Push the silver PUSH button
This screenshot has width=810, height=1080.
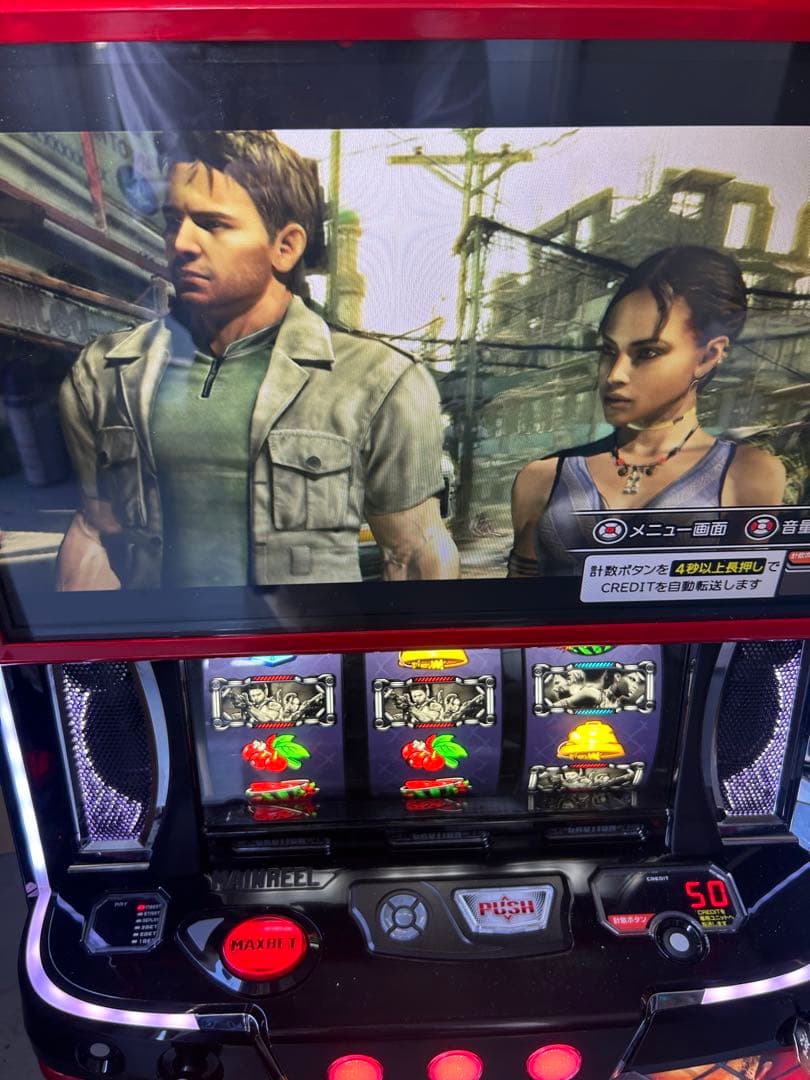pyautogui.click(x=505, y=908)
